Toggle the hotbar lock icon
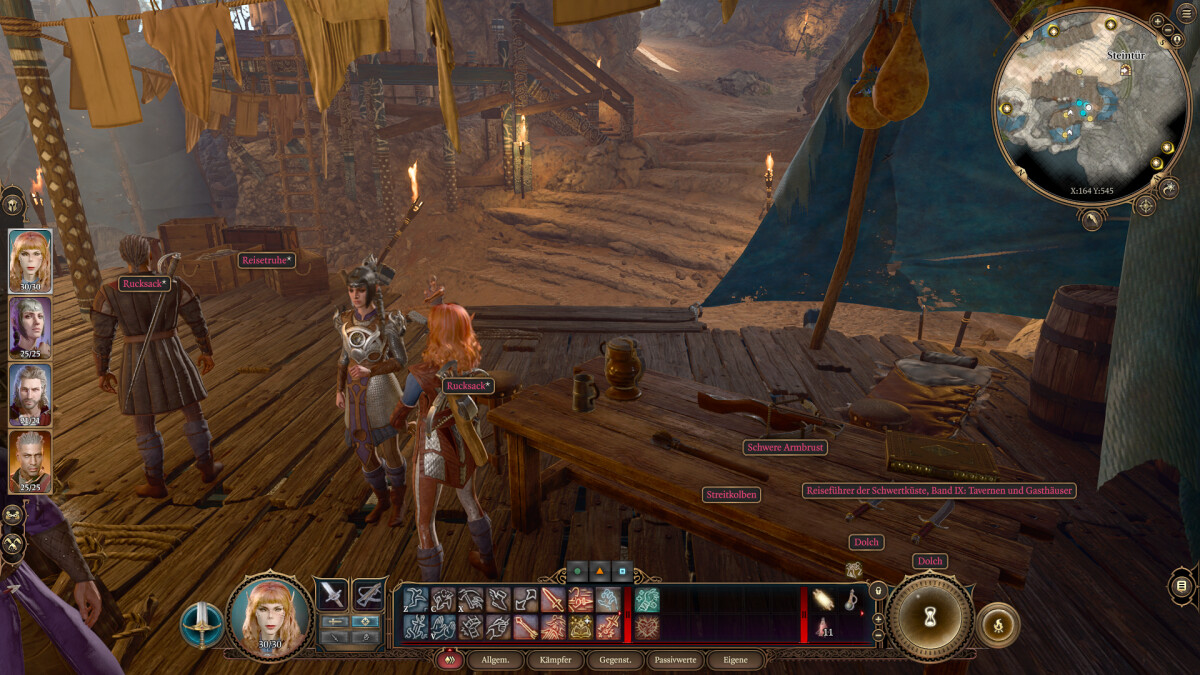The image size is (1200, 675). [x=878, y=592]
